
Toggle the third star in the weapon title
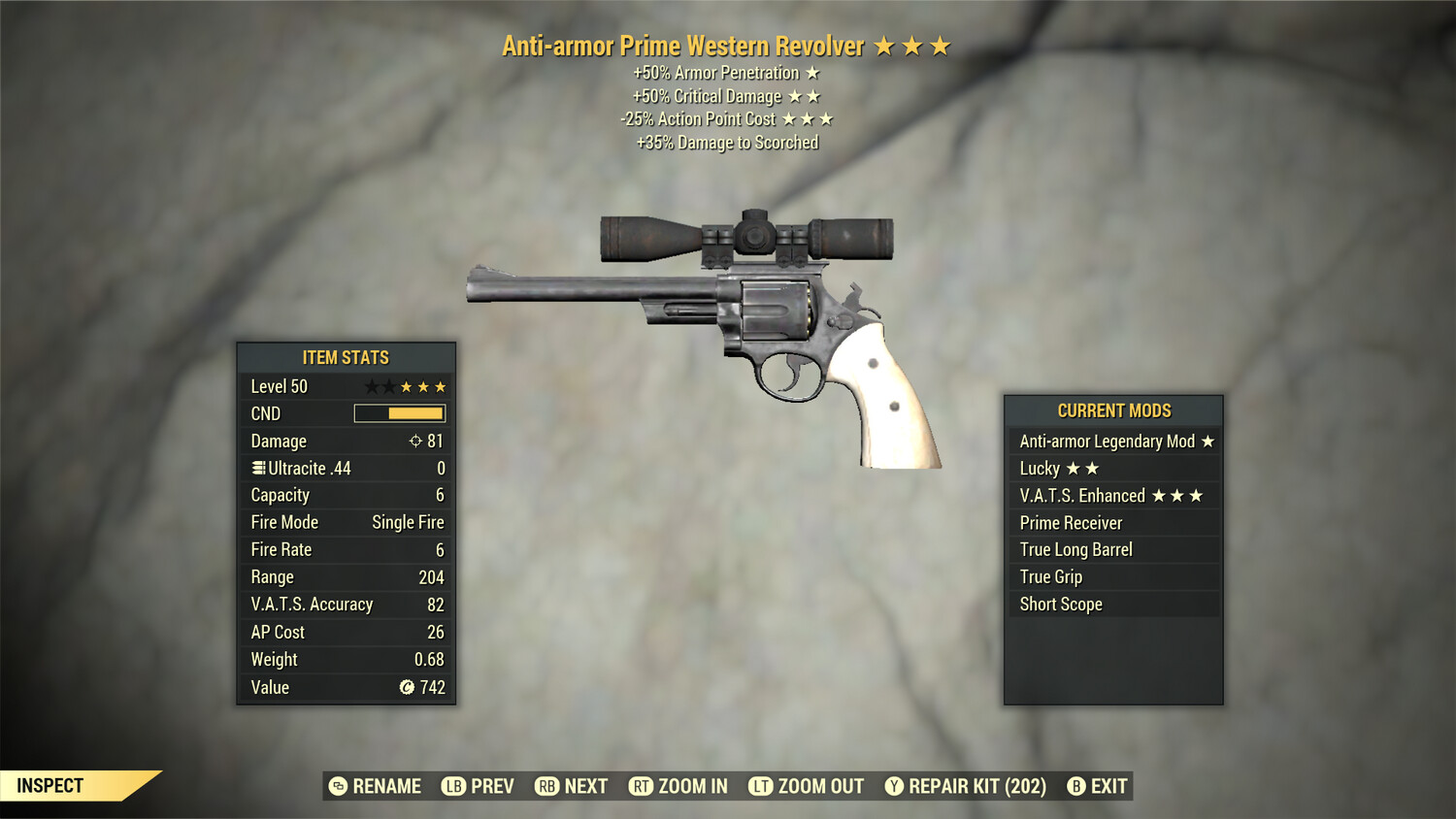point(939,45)
